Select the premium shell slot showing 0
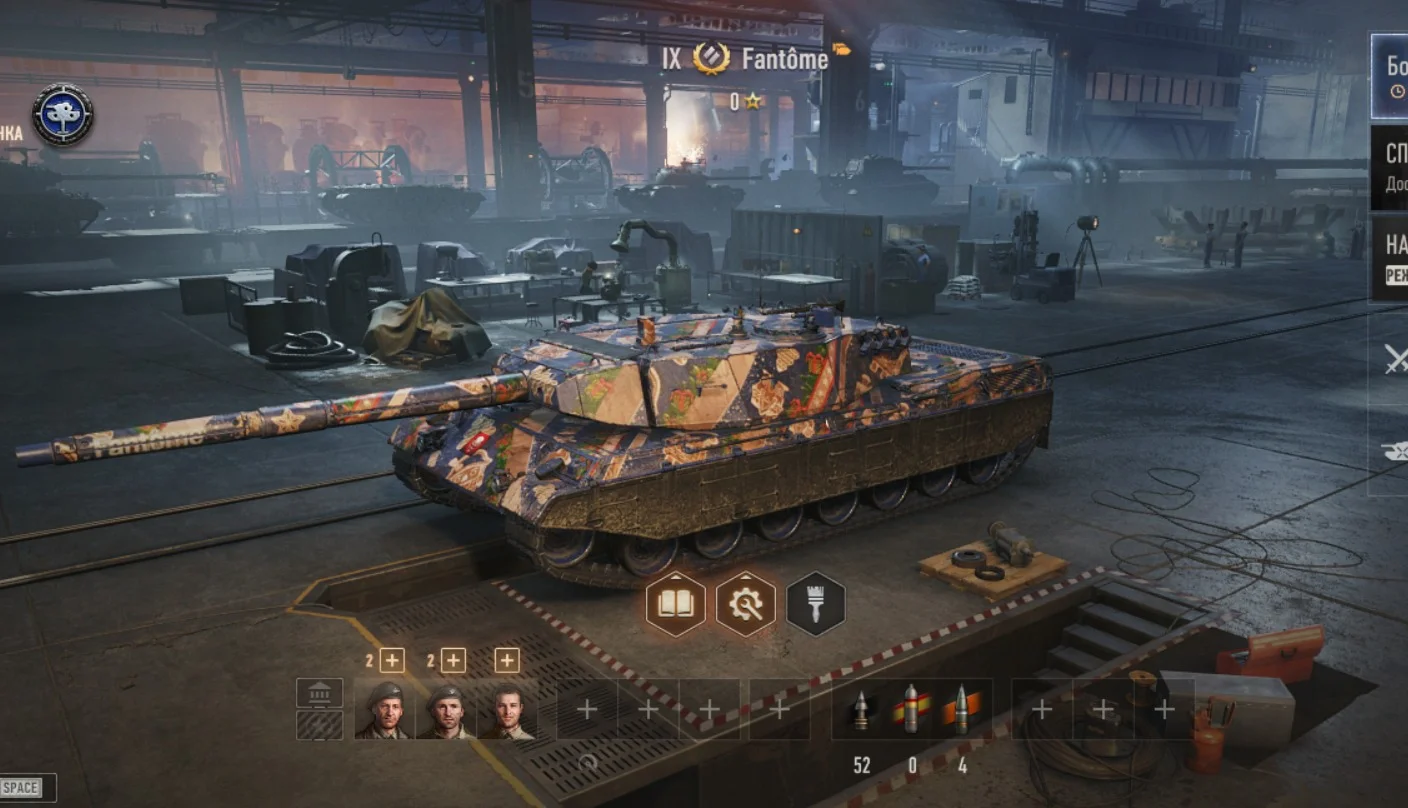This screenshot has height=808, width=1408. 912,710
